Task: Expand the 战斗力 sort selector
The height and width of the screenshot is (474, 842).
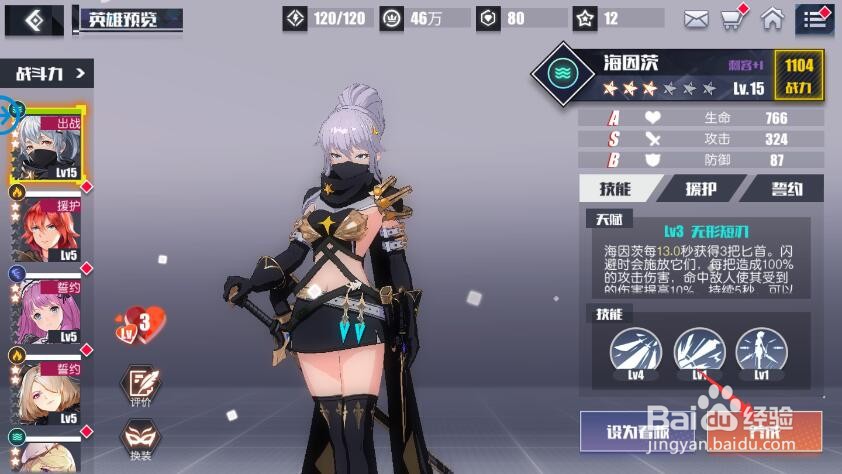Action: coord(52,72)
